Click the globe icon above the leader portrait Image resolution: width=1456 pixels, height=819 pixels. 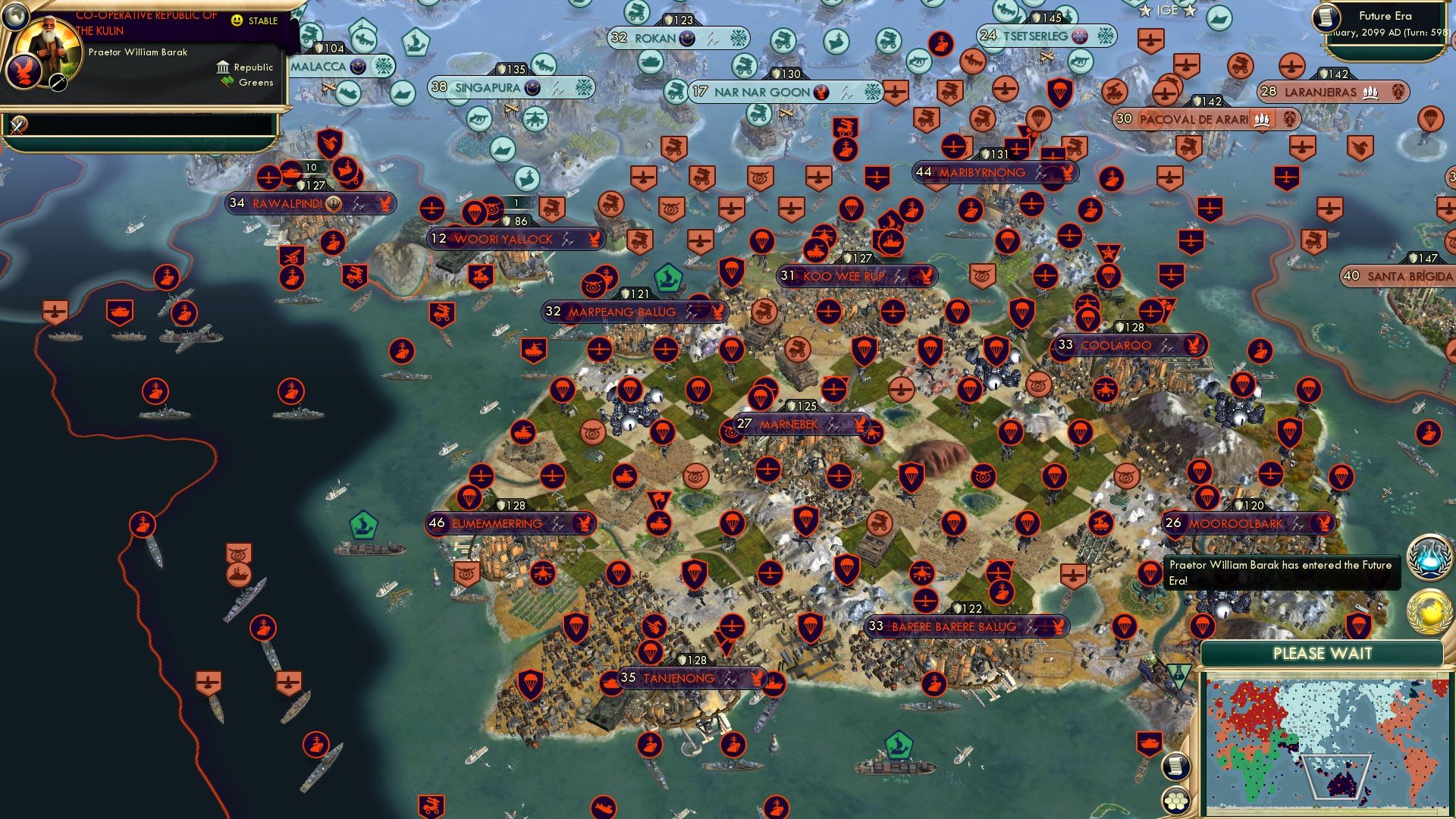[x=15, y=17]
